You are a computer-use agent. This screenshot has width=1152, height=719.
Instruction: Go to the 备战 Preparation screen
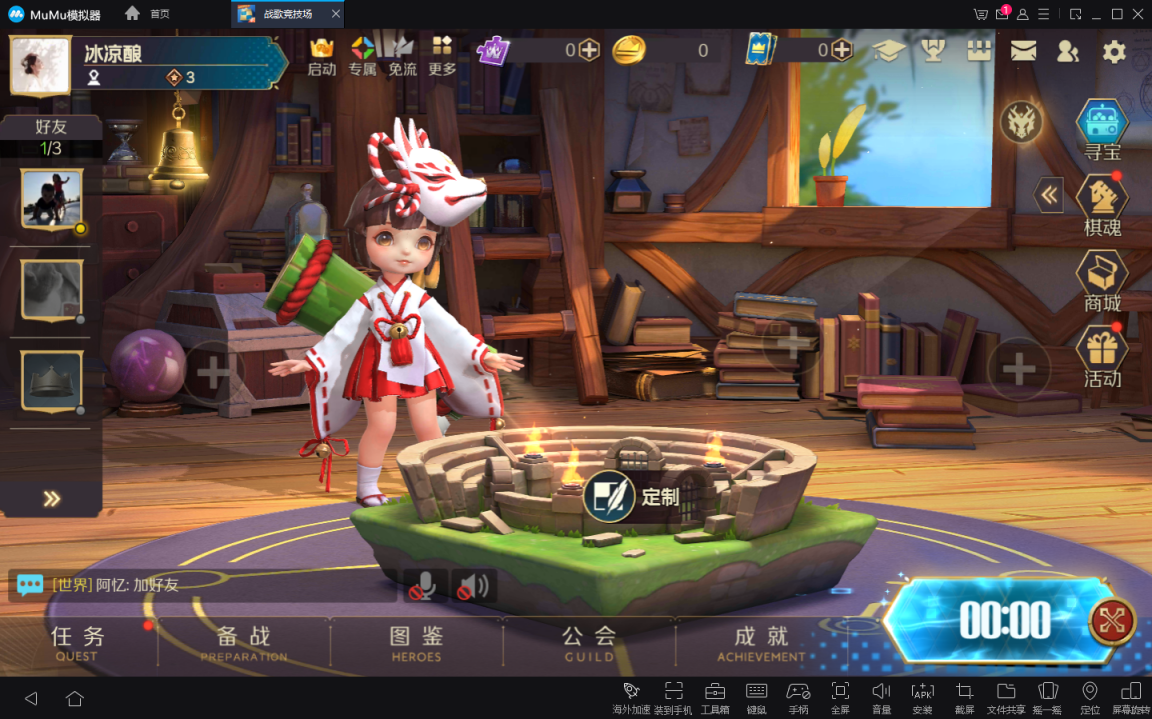click(243, 641)
